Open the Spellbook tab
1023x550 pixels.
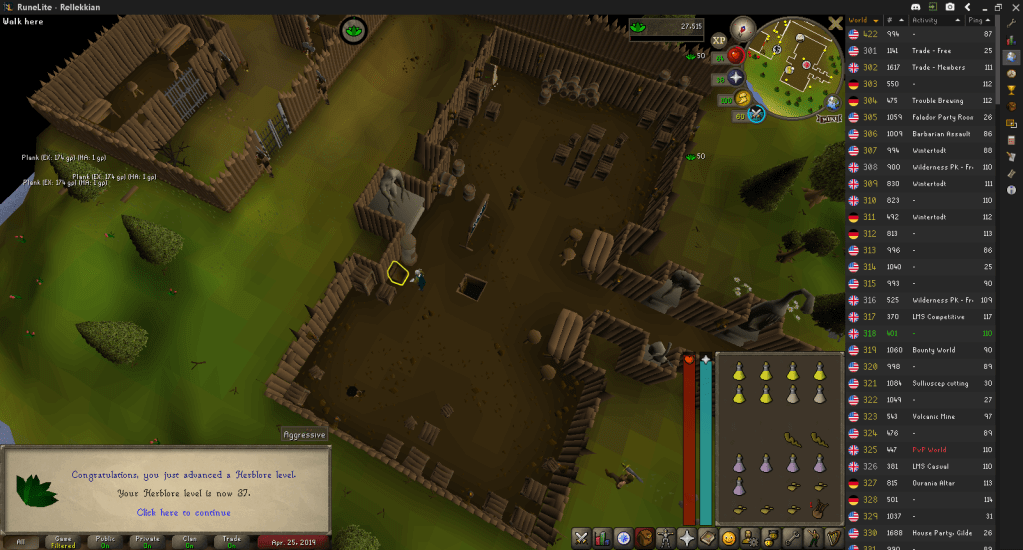[709, 538]
